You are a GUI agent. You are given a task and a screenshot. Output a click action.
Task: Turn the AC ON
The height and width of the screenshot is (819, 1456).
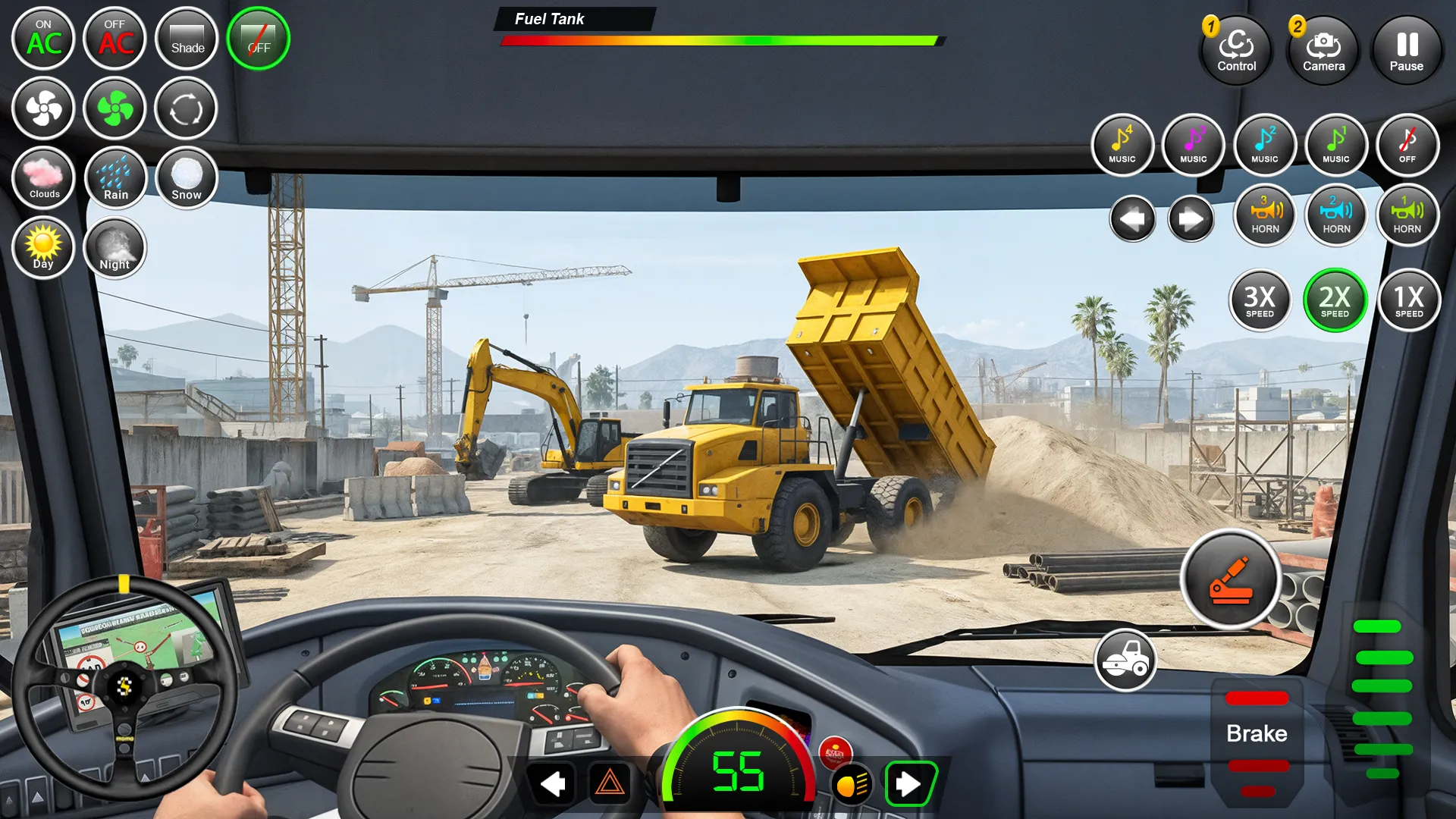(x=43, y=39)
